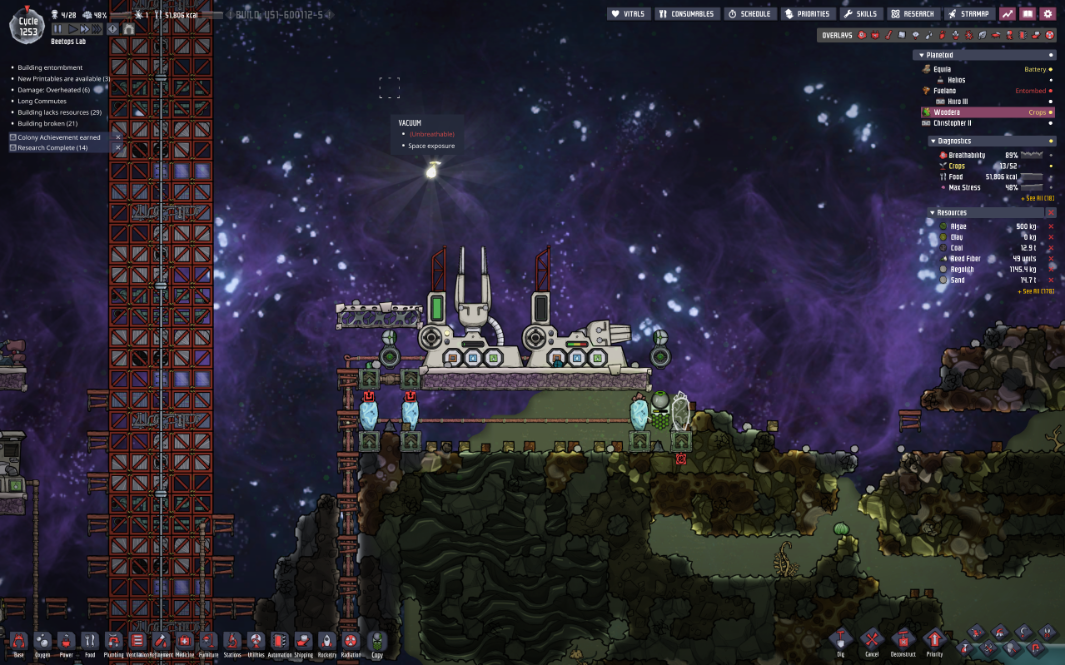
Task: Open the Schedule screen
Action: pos(749,14)
